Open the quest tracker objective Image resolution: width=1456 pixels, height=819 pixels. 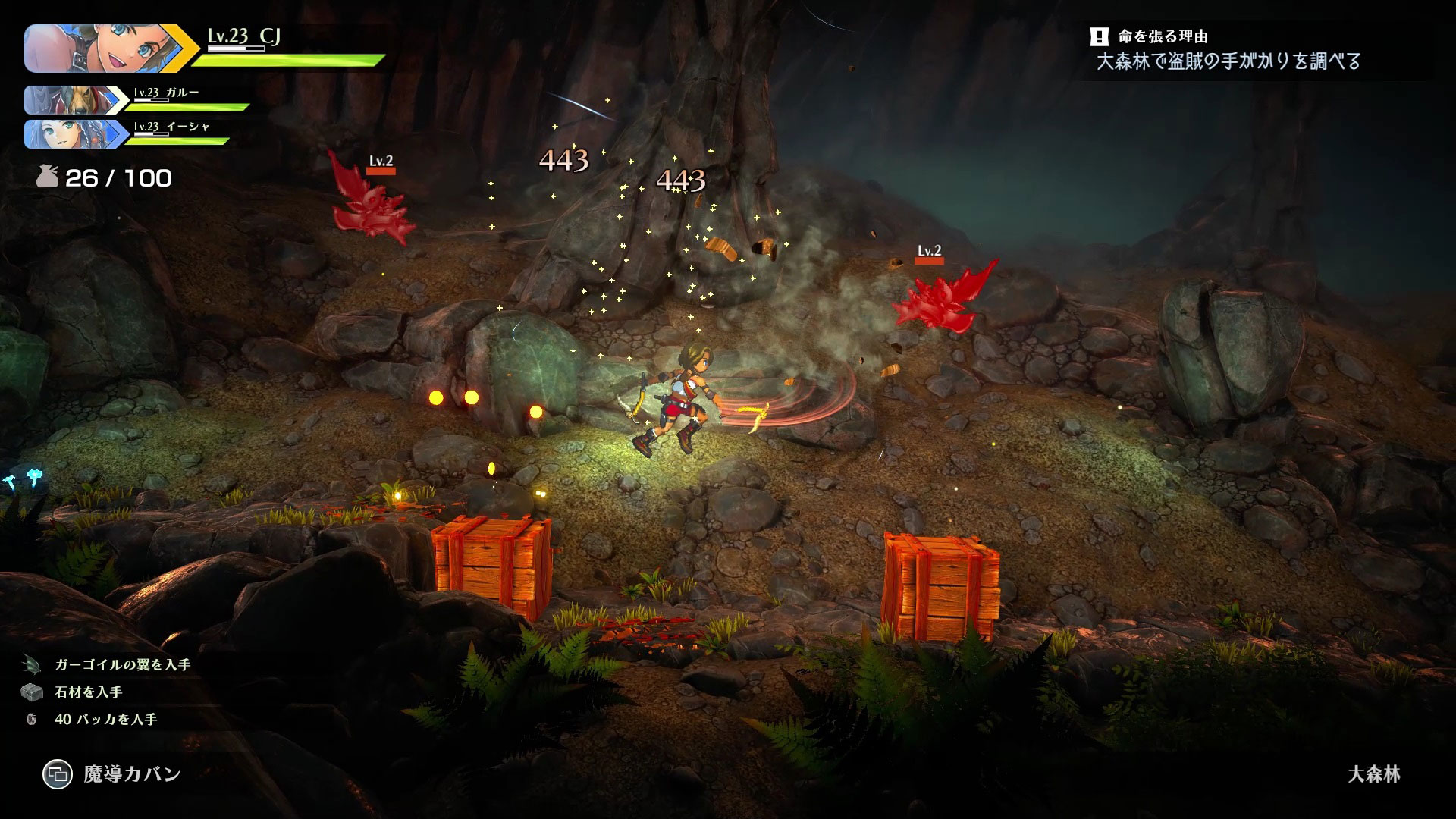pos(1228,61)
